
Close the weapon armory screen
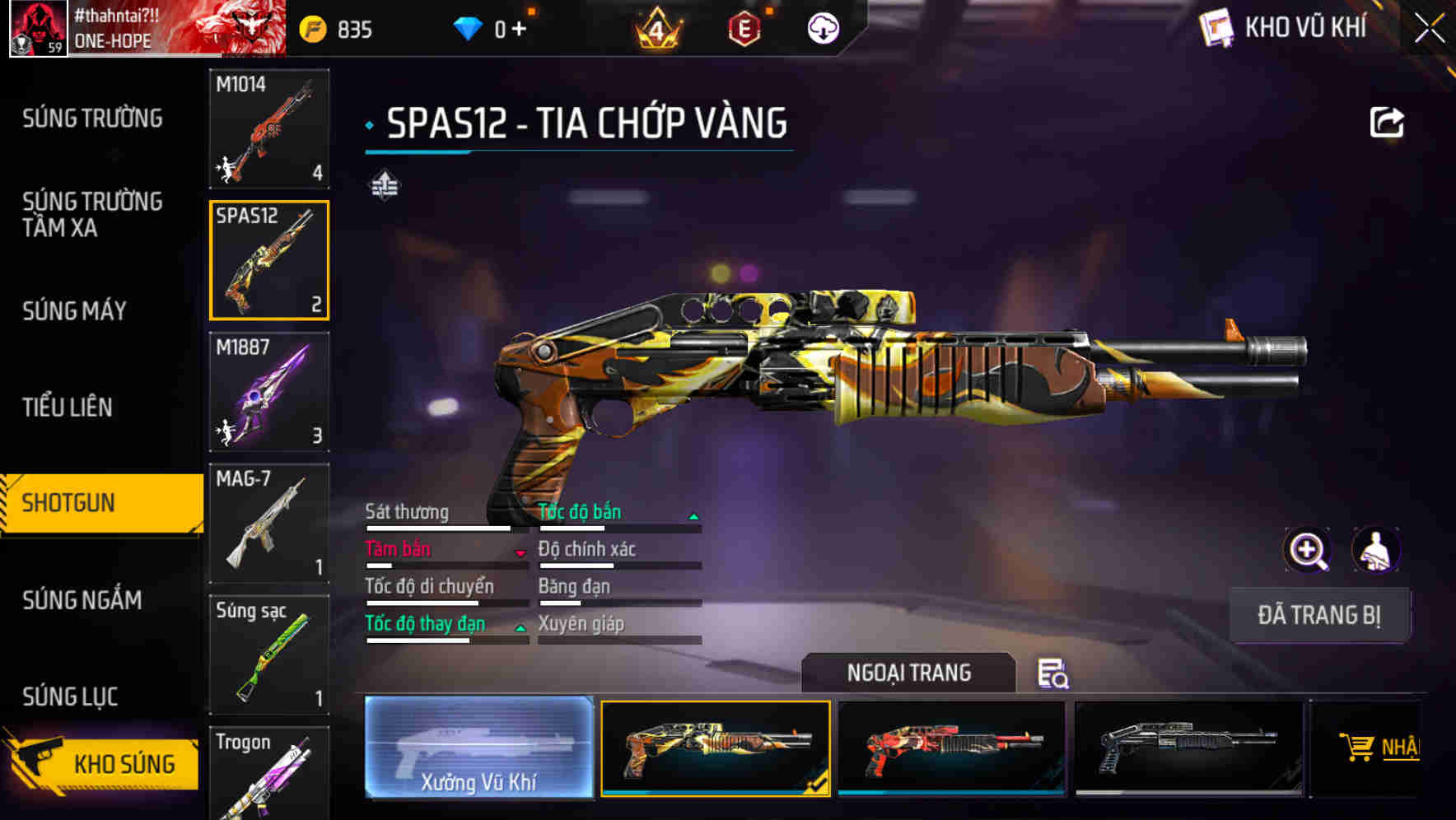(x=1430, y=29)
